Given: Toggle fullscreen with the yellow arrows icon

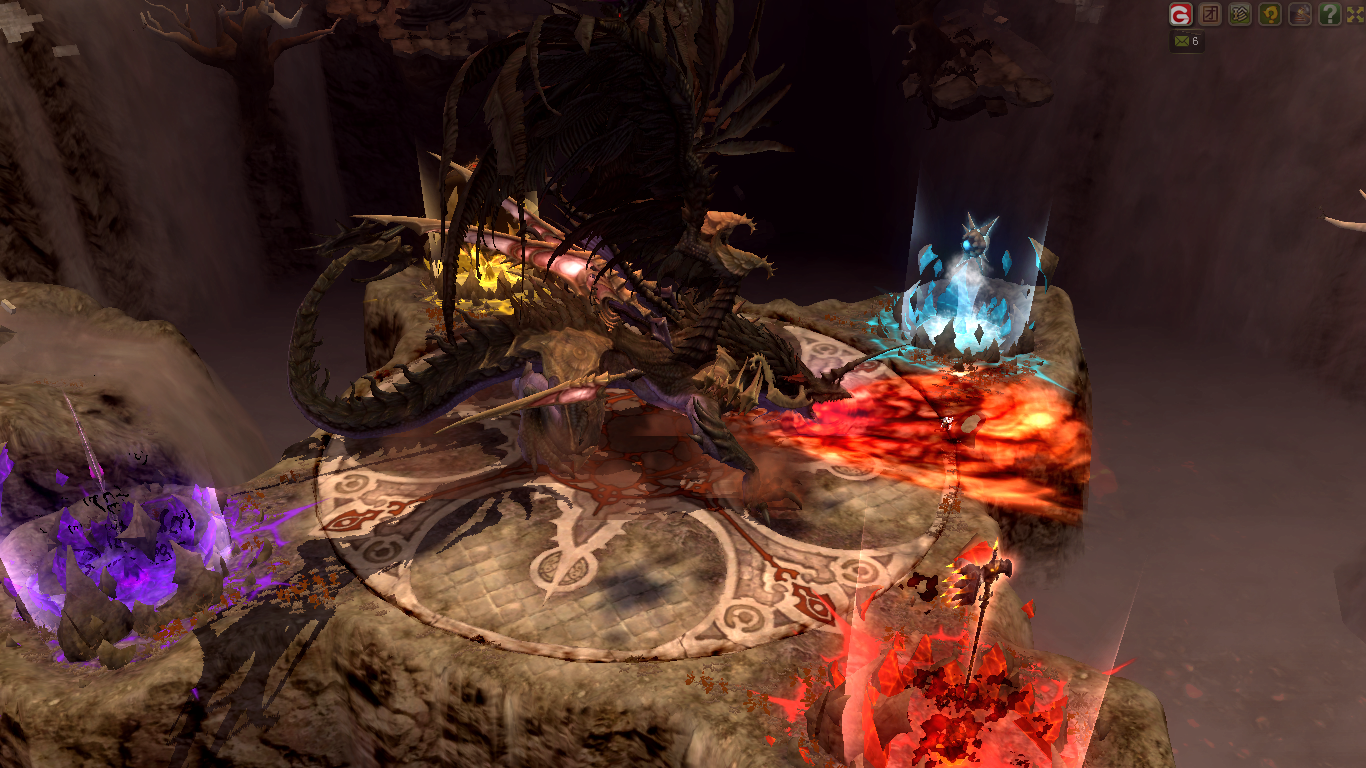Looking at the screenshot, I should coord(1355,14).
